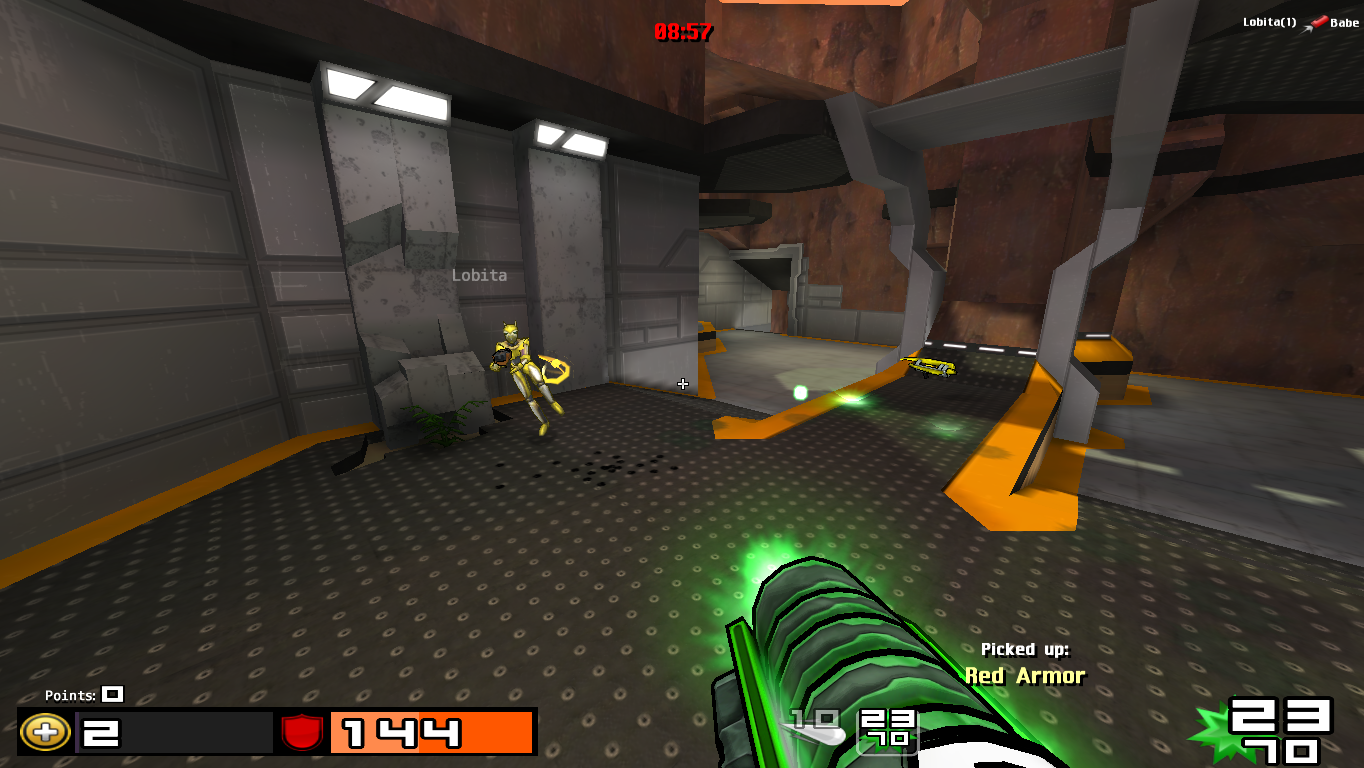
Task: Select the player name Lobita above the enemy
Action: click(x=479, y=274)
